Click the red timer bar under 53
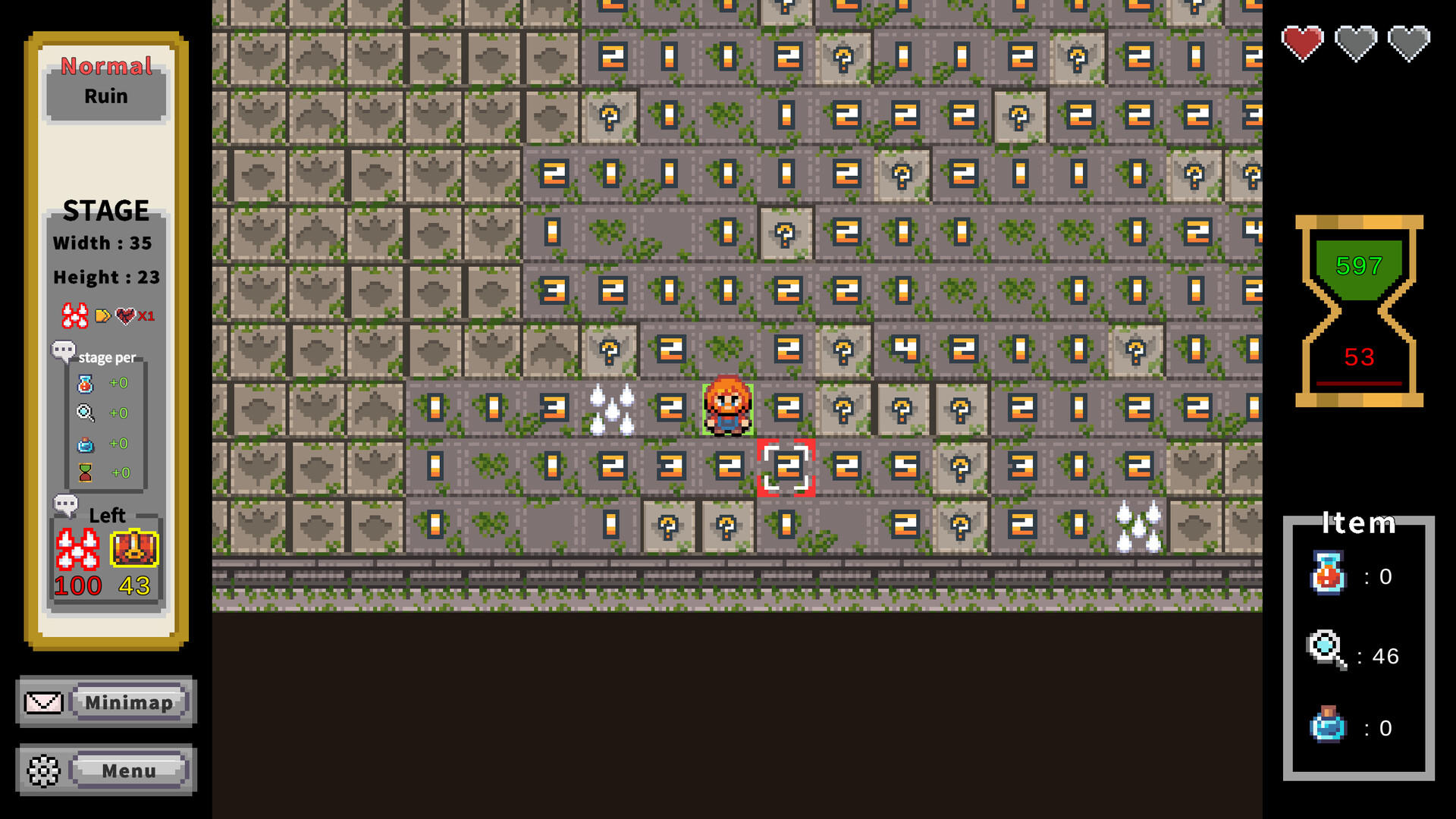Viewport: 1456px width, 819px height. [x=1358, y=383]
